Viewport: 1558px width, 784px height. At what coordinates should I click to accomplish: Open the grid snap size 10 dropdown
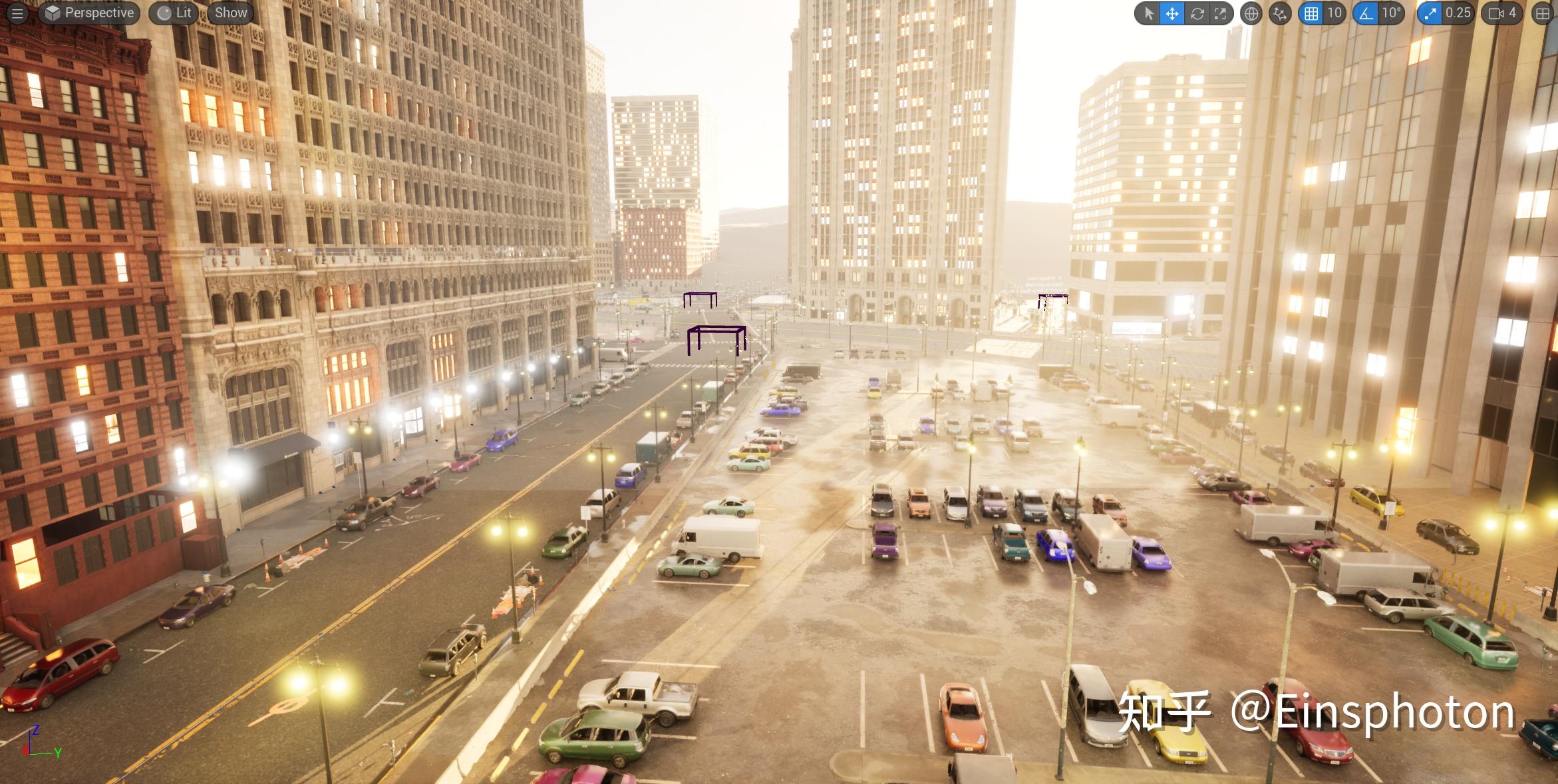[x=1334, y=13]
